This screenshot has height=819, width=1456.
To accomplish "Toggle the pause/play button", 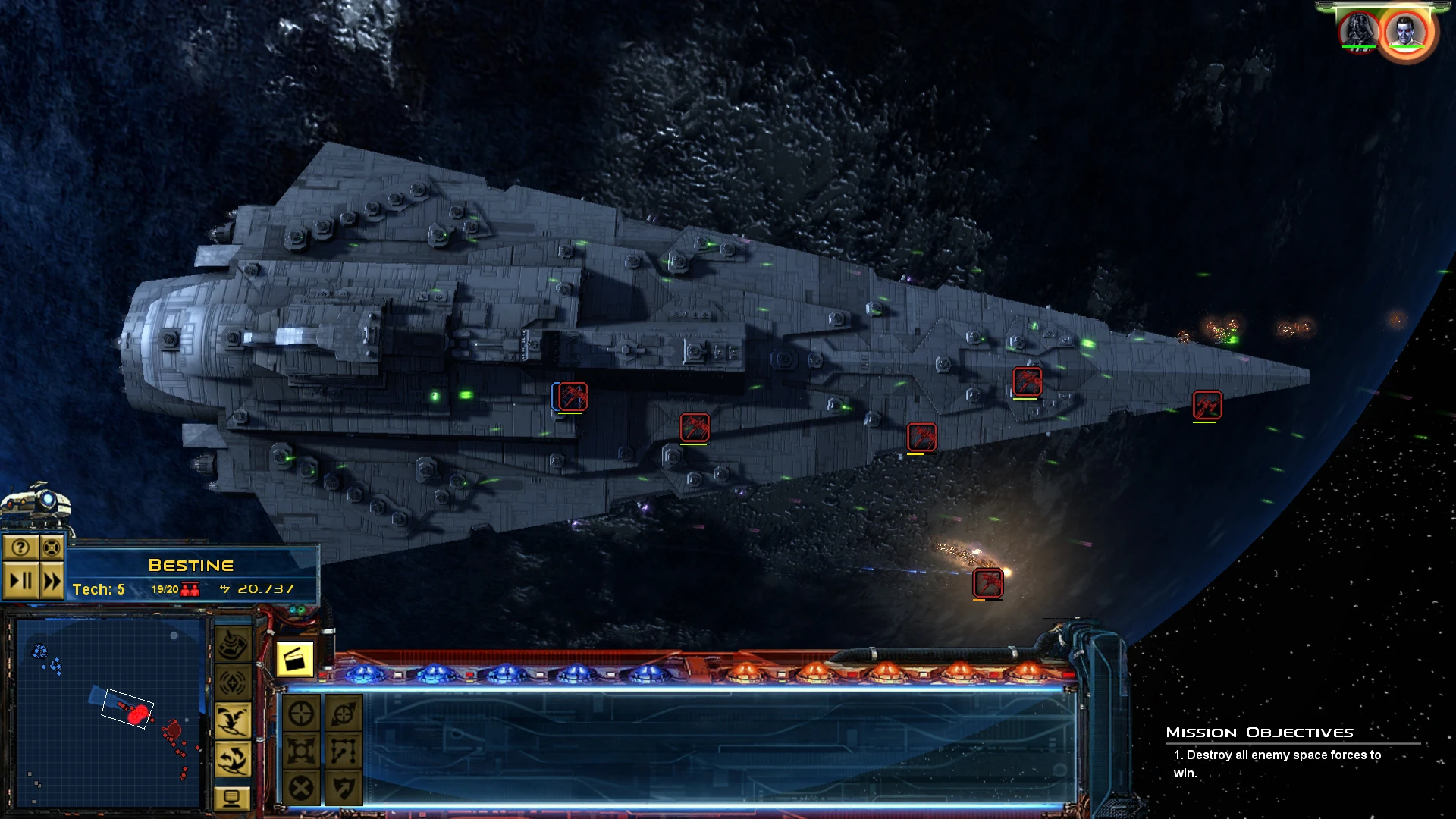I will point(20,581).
